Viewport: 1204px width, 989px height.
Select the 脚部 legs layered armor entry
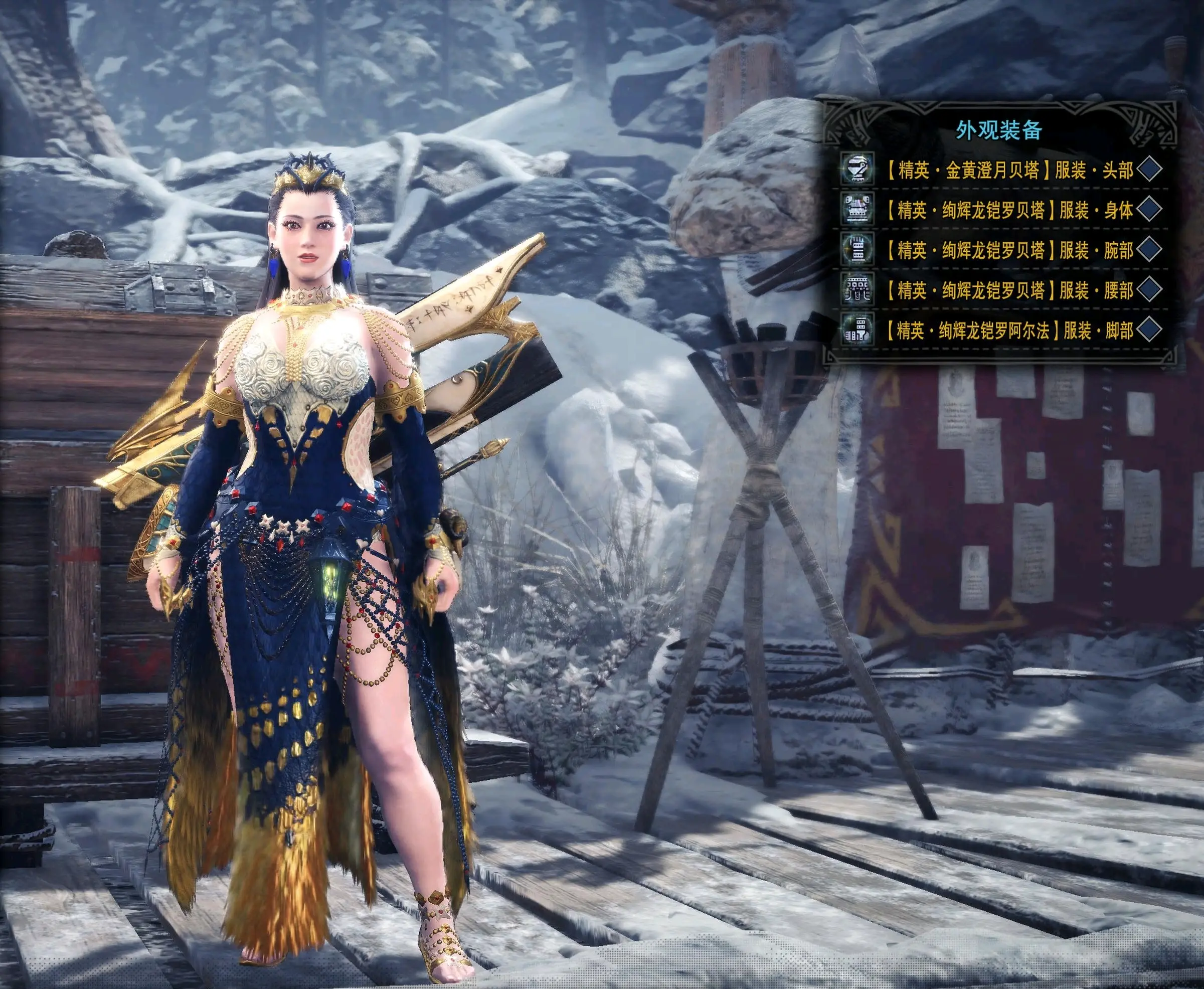click(x=1008, y=331)
